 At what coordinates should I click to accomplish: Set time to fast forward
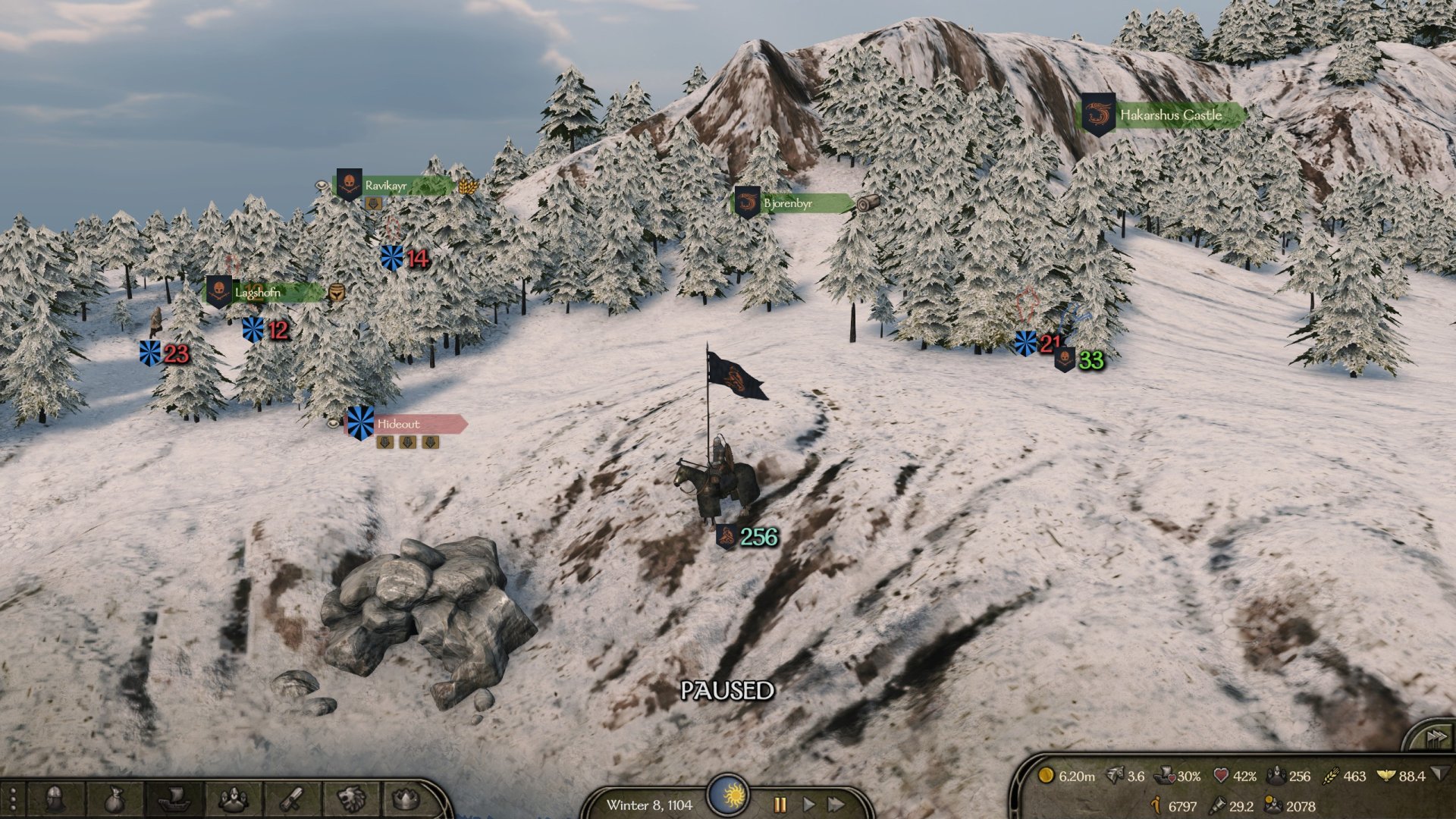tap(836, 804)
